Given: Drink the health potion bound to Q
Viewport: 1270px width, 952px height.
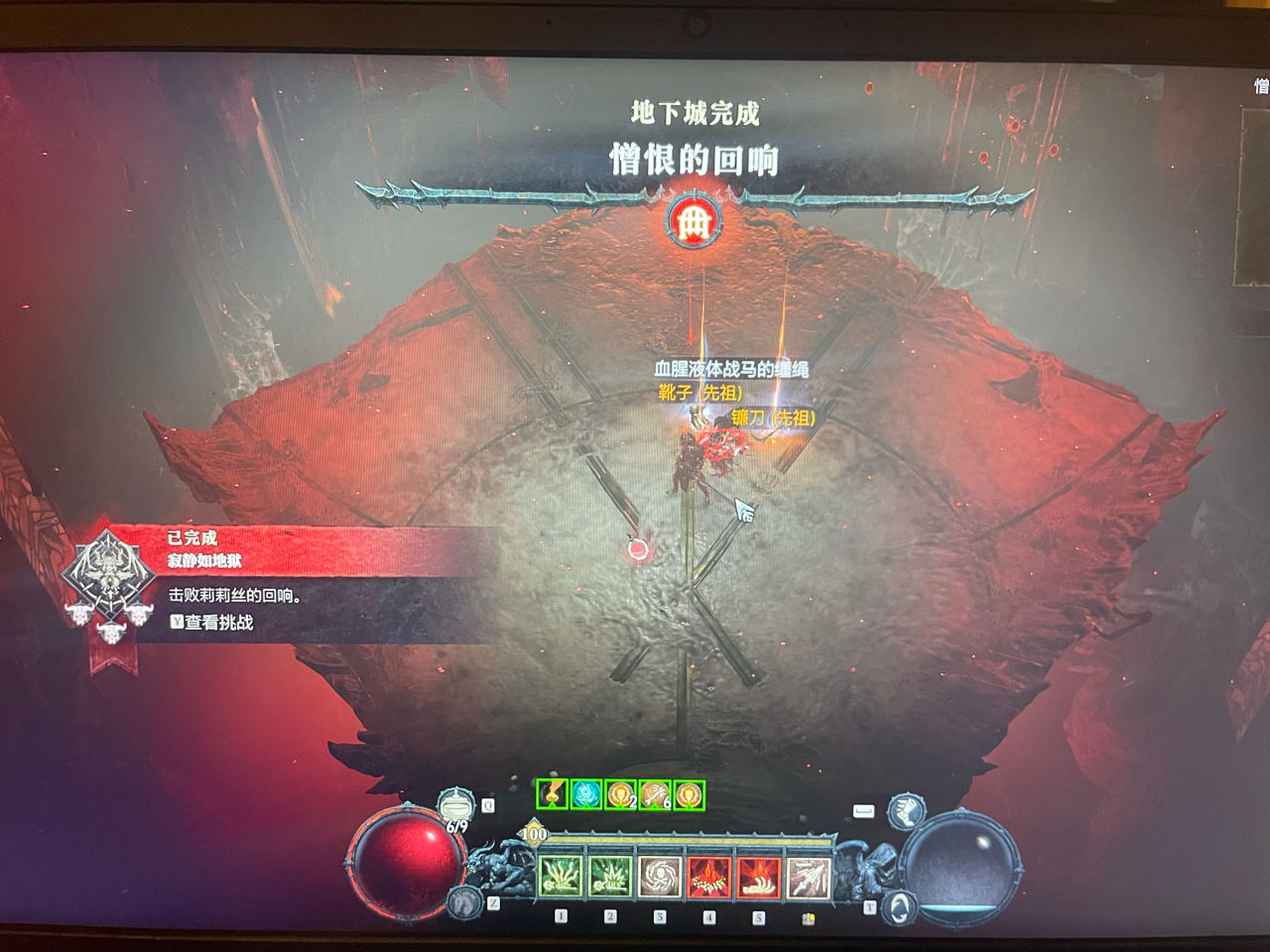Looking at the screenshot, I should tap(456, 804).
